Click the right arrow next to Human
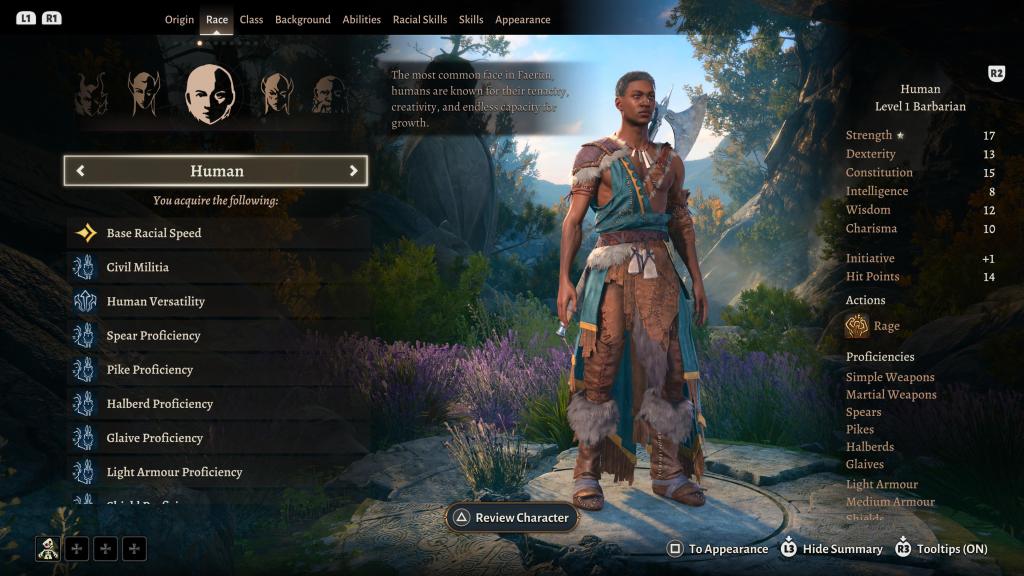The width and height of the screenshot is (1024, 576). 353,171
